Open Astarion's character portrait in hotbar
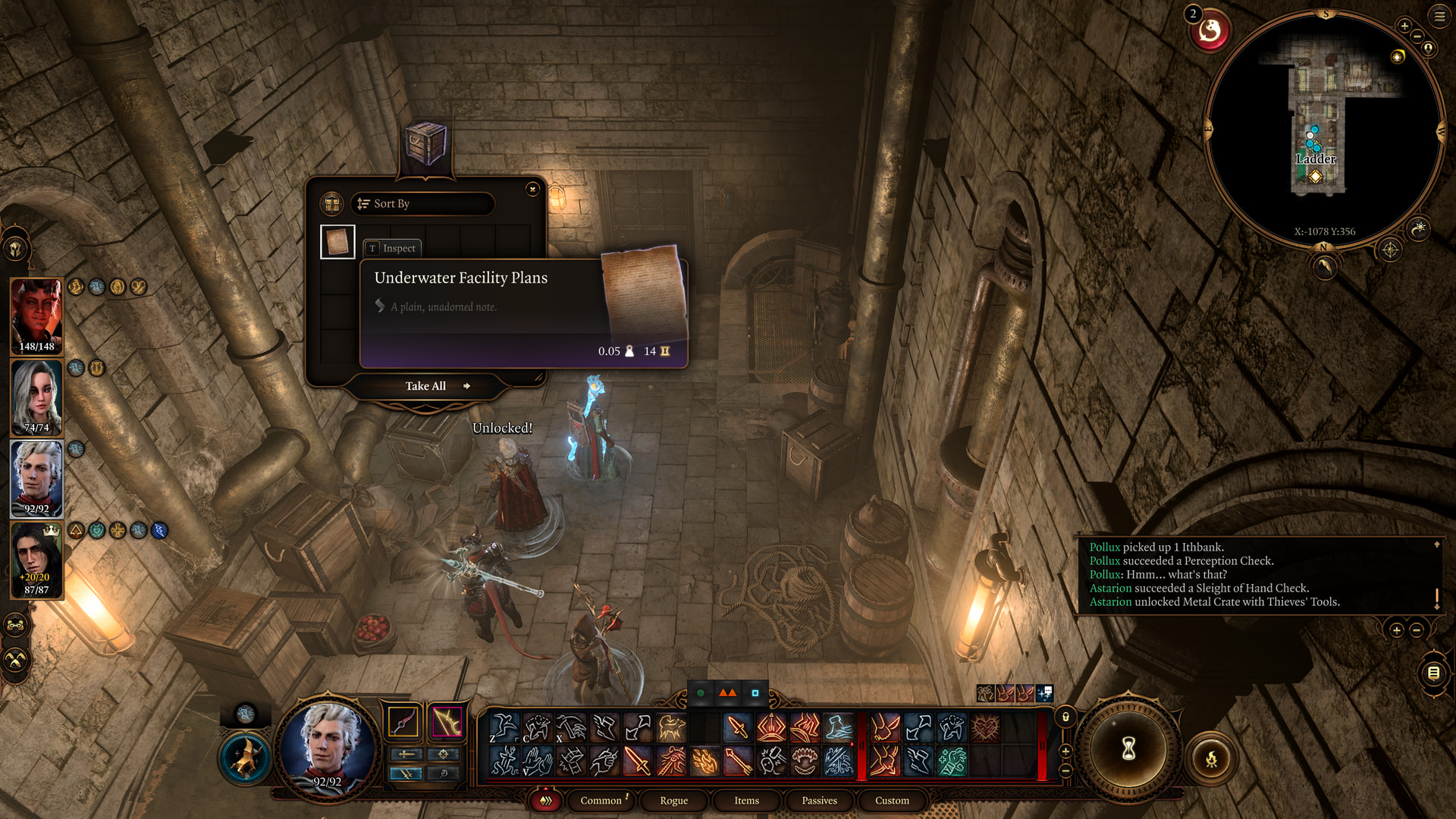Screen dimensions: 1456x819 pos(328,747)
